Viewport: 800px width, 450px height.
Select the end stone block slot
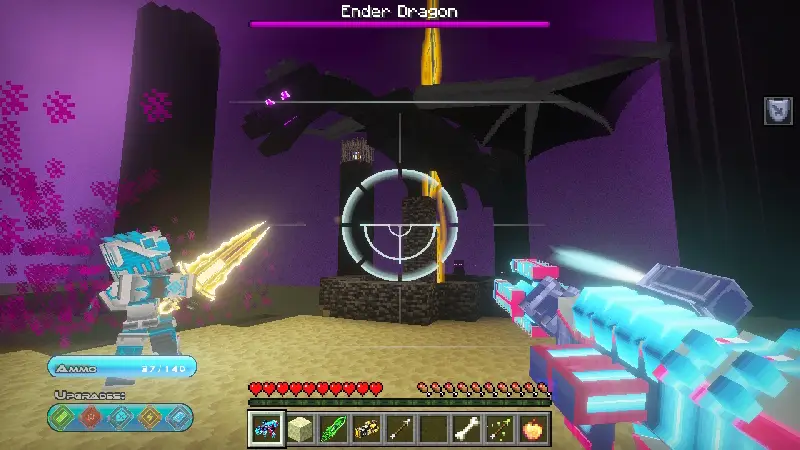(x=300, y=429)
